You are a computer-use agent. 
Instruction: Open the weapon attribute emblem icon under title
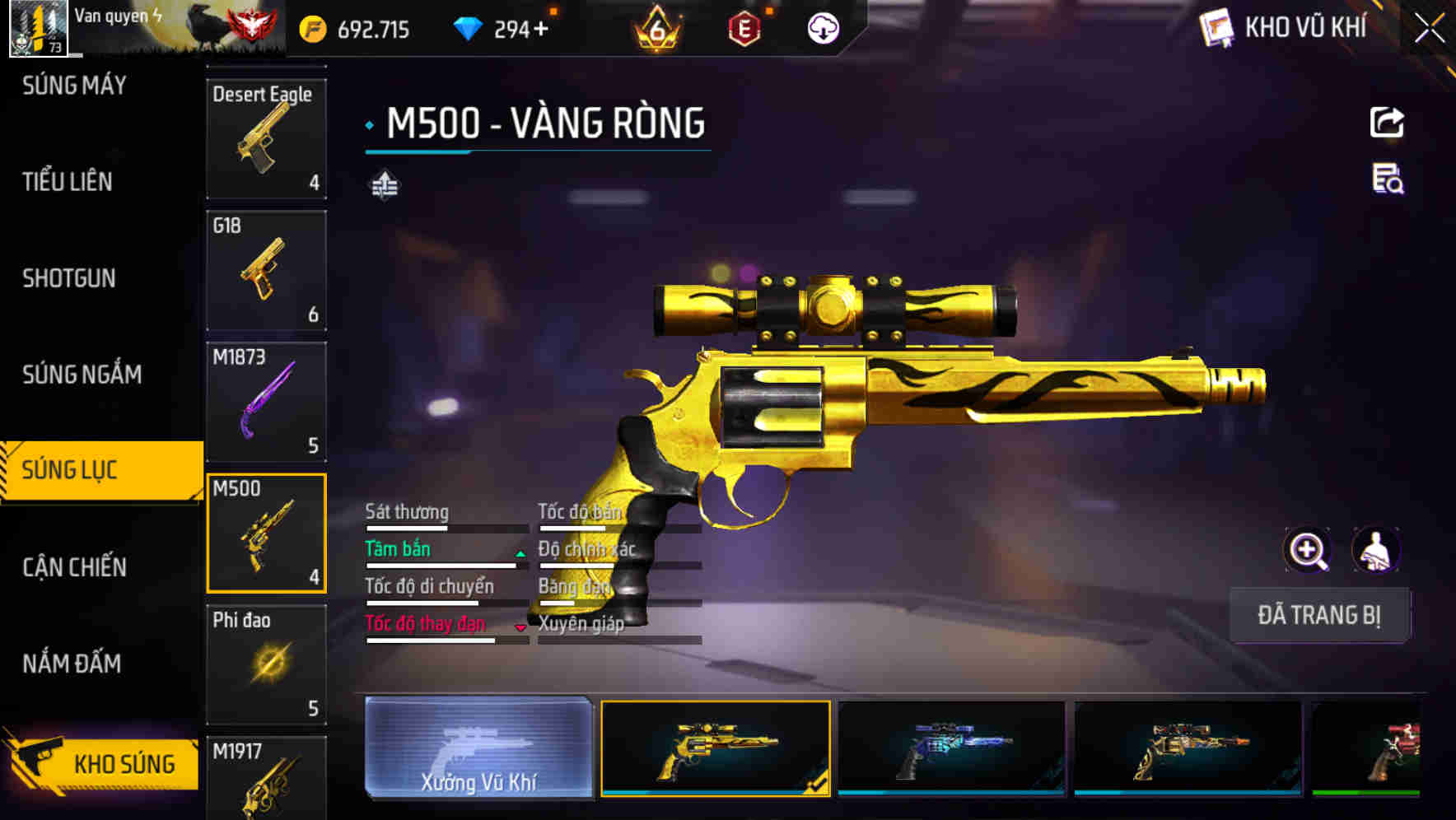[385, 184]
